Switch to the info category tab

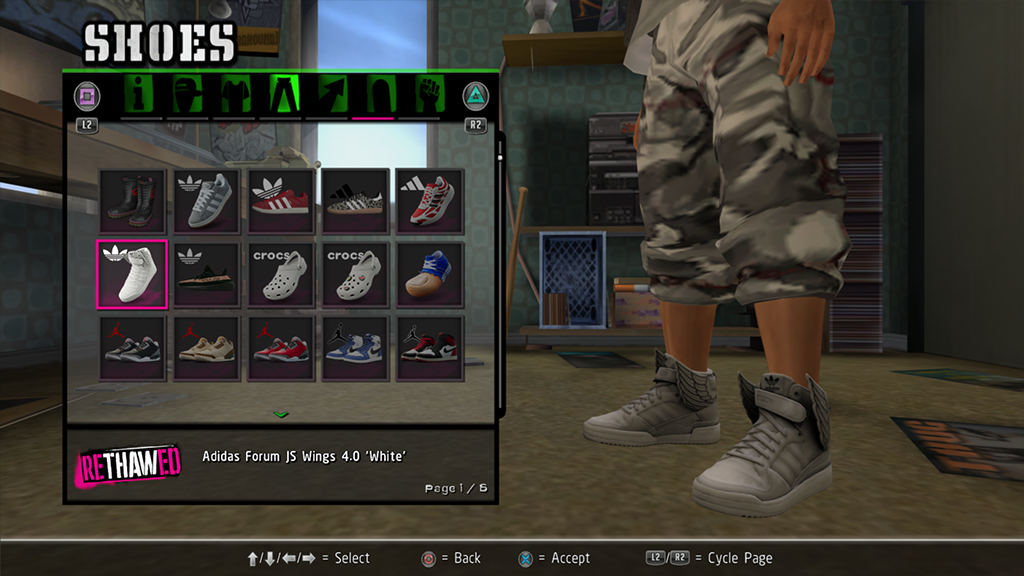point(141,95)
